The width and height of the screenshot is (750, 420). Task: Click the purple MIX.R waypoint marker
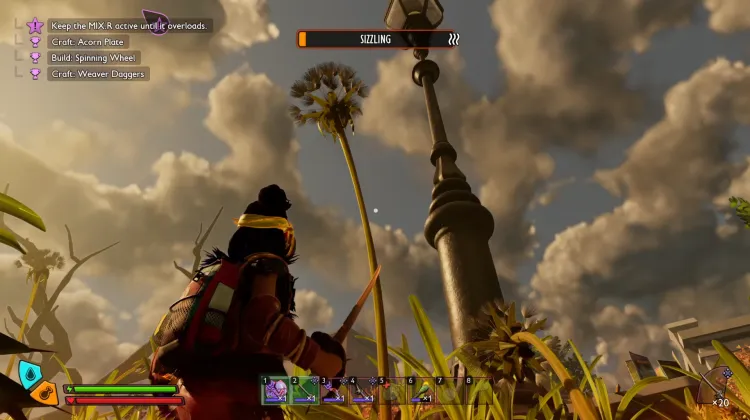[x=156, y=21]
